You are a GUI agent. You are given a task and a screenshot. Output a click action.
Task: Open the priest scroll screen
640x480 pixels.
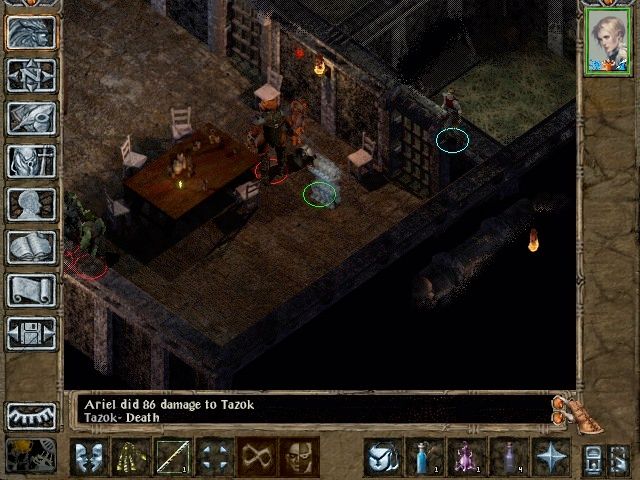tap(31, 289)
